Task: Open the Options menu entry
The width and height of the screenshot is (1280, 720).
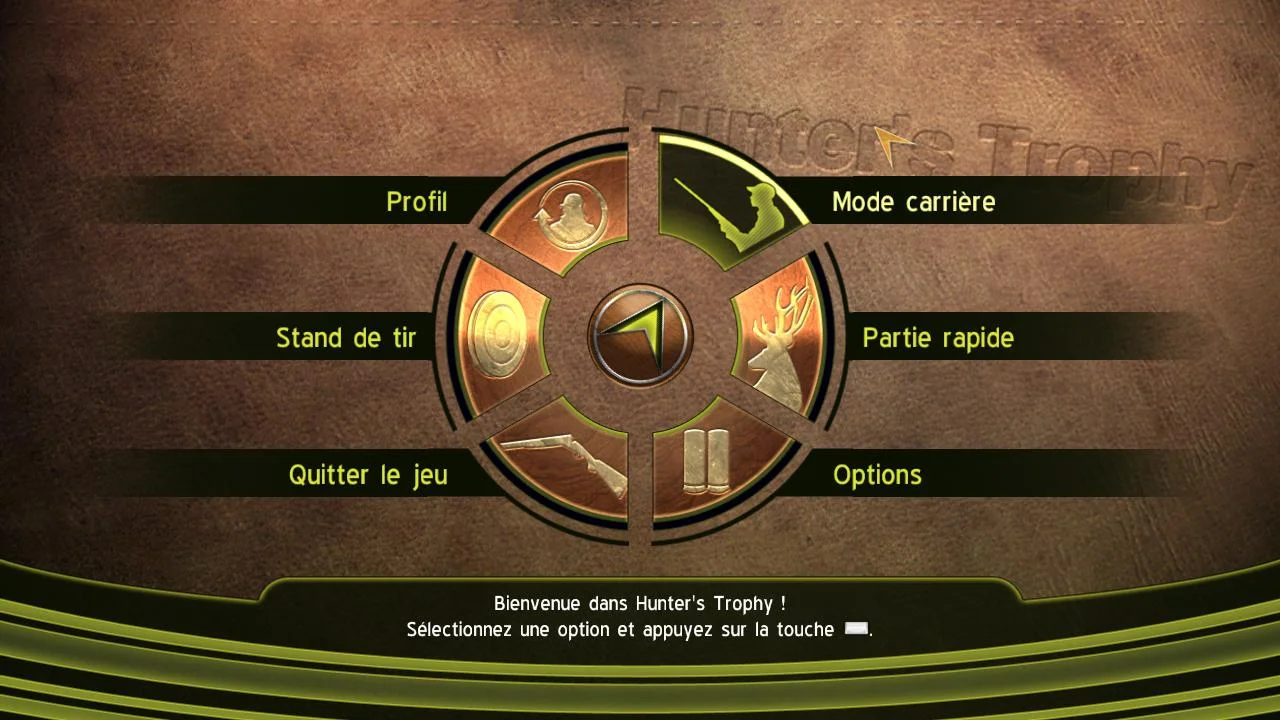Action: tap(877, 475)
